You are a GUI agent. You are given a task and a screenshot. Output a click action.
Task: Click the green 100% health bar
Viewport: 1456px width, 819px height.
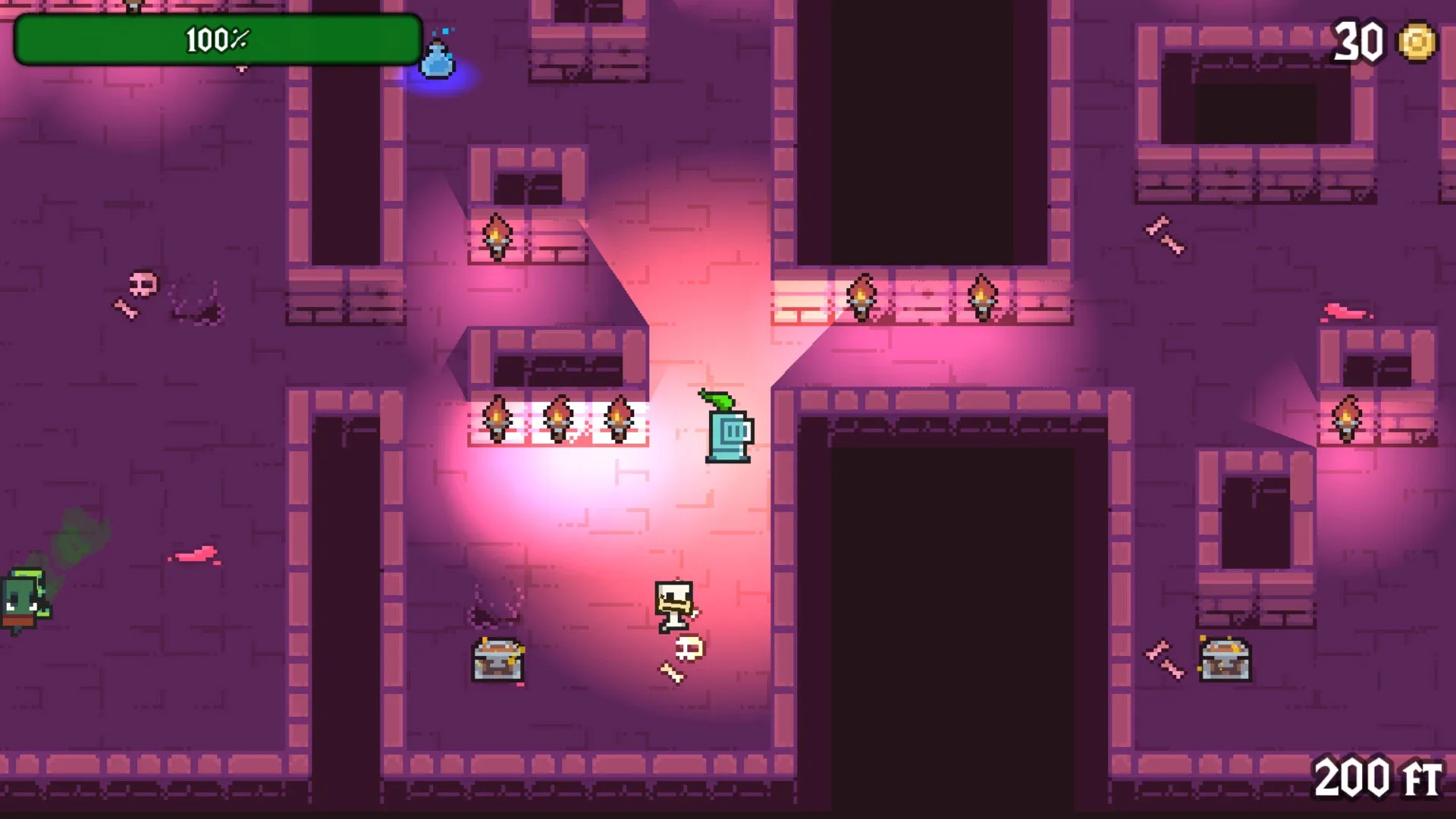216,38
